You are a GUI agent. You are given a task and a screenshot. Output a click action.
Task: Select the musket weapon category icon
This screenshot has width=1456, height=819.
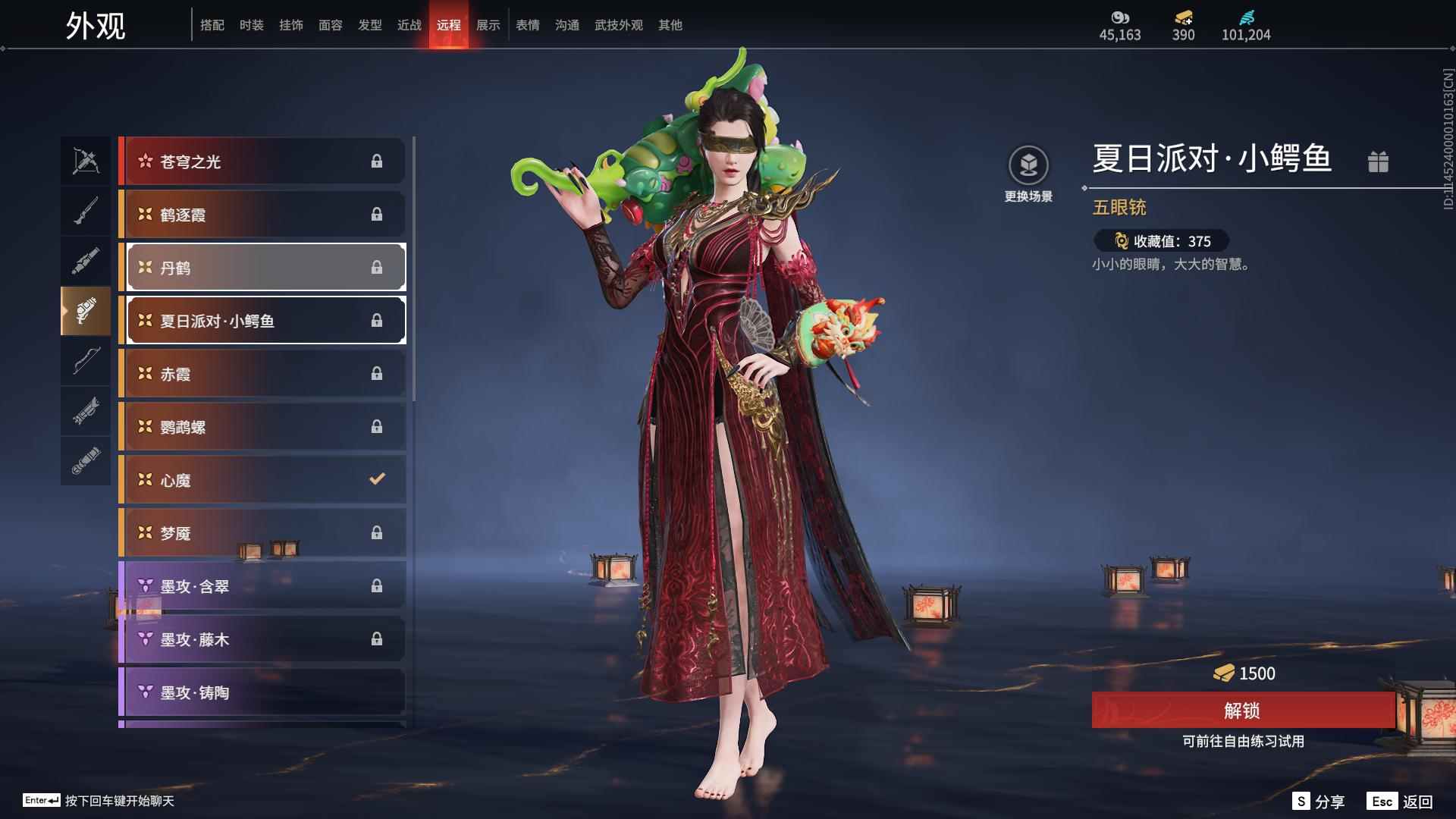coord(86,210)
